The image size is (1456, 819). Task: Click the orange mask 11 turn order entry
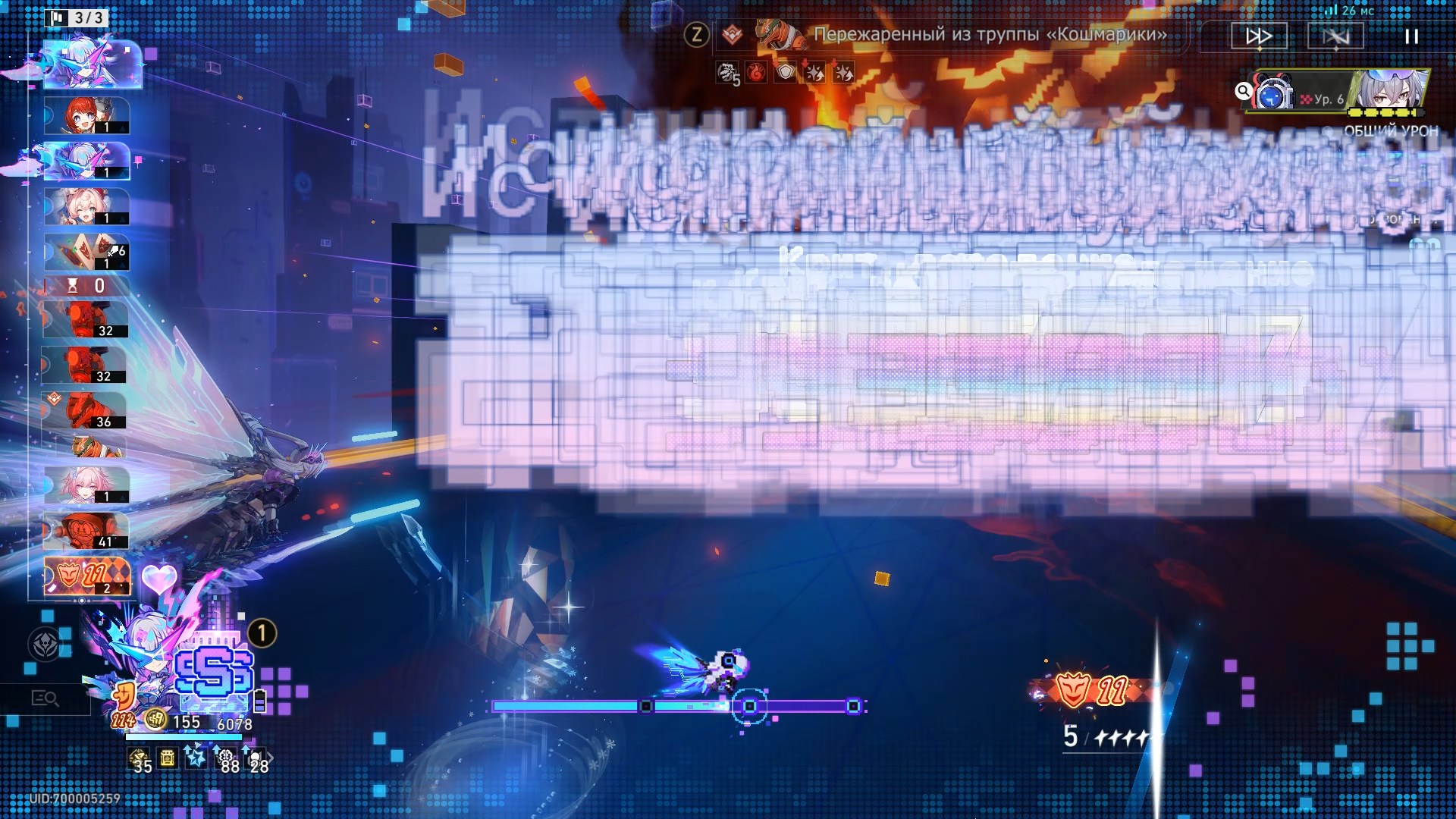[x=86, y=576]
